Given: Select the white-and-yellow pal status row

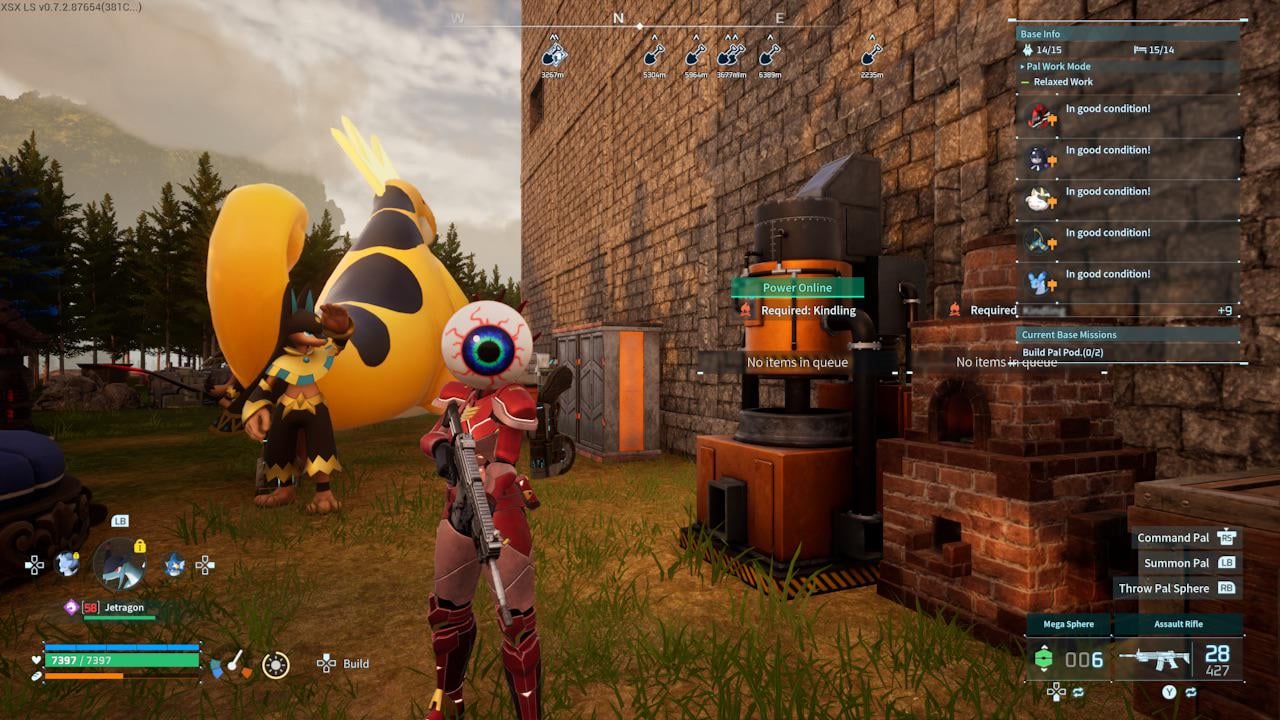Looking at the screenshot, I should (1128, 199).
